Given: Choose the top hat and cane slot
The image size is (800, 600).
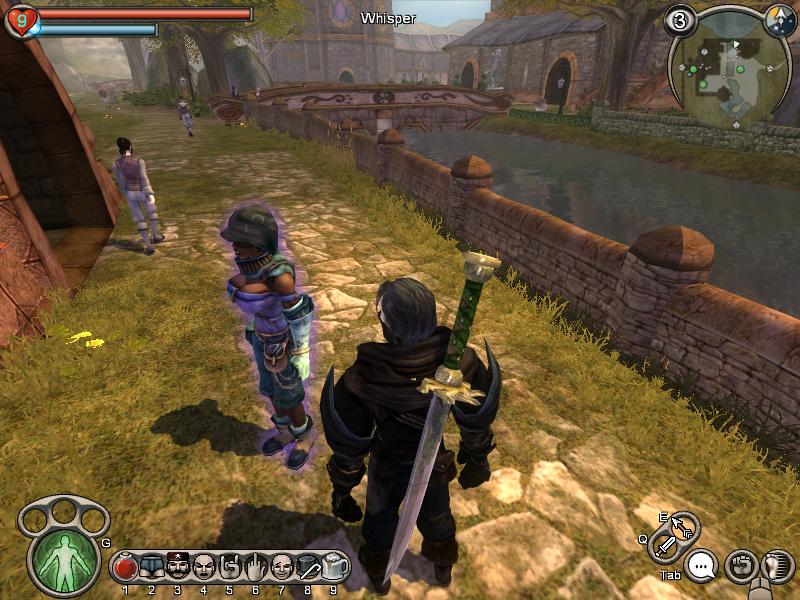Looking at the screenshot, I should click(x=308, y=568).
